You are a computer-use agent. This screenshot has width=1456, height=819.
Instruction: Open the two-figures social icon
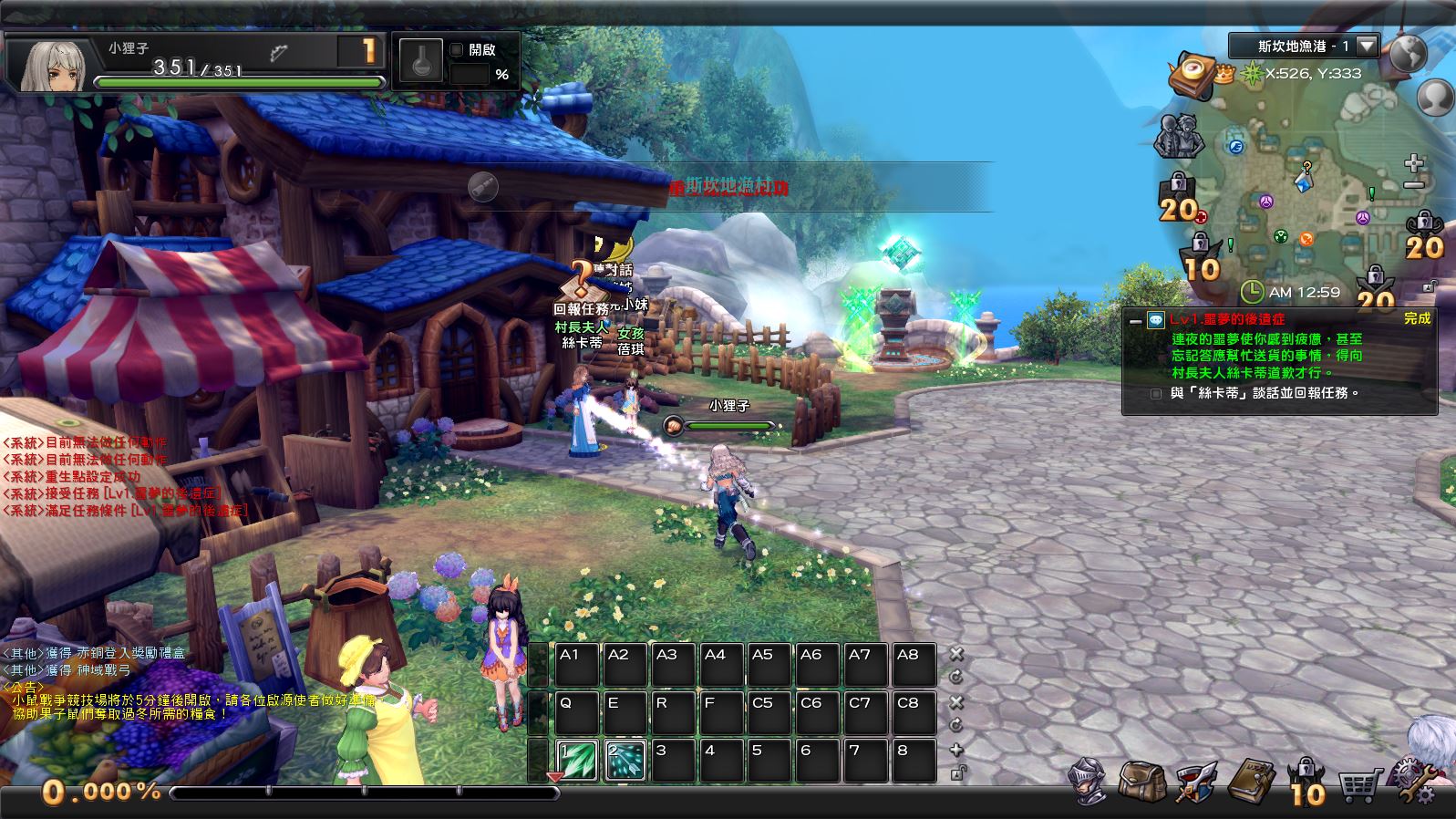tap(1177, 137)
